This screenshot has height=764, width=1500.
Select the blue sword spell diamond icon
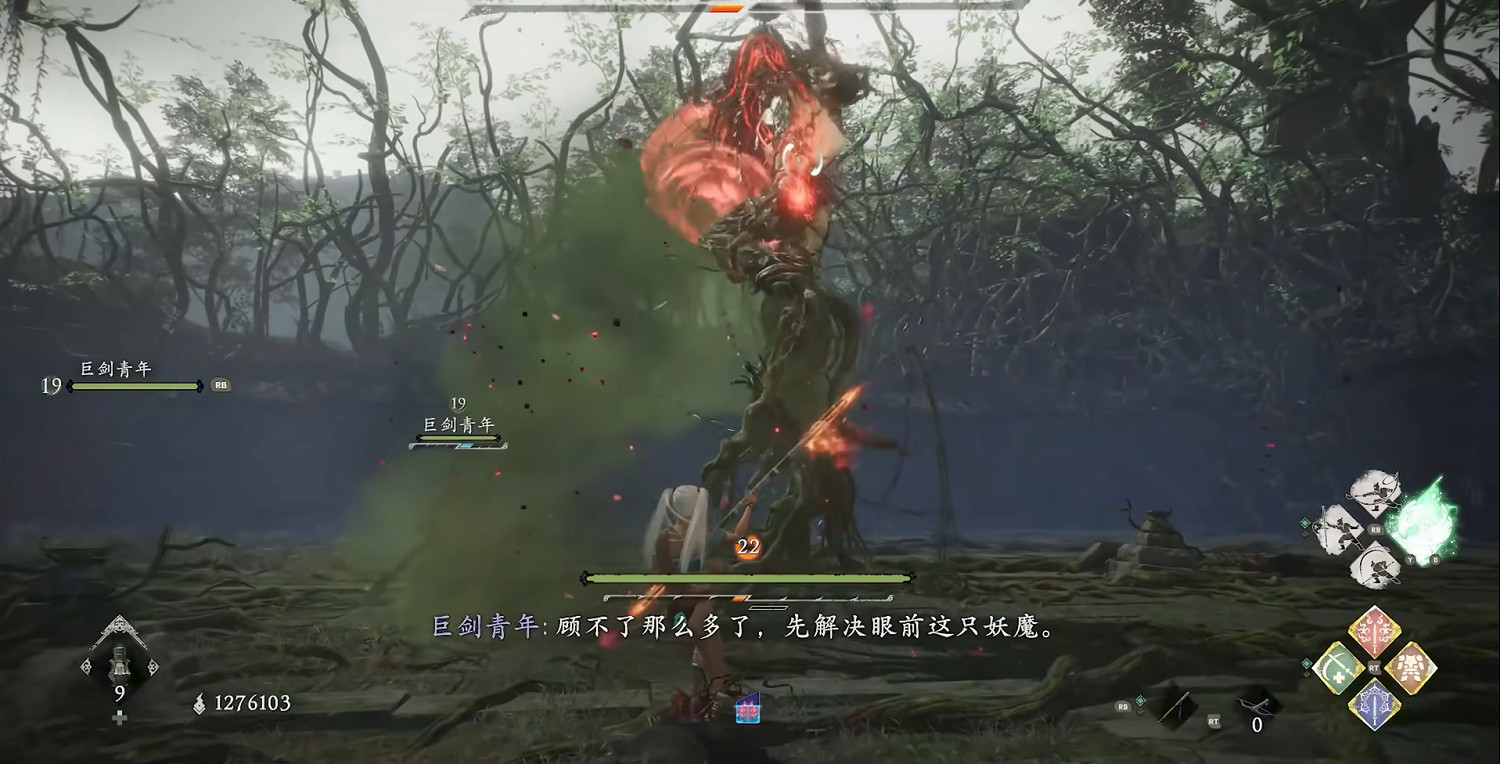[x=1375, y=703]
